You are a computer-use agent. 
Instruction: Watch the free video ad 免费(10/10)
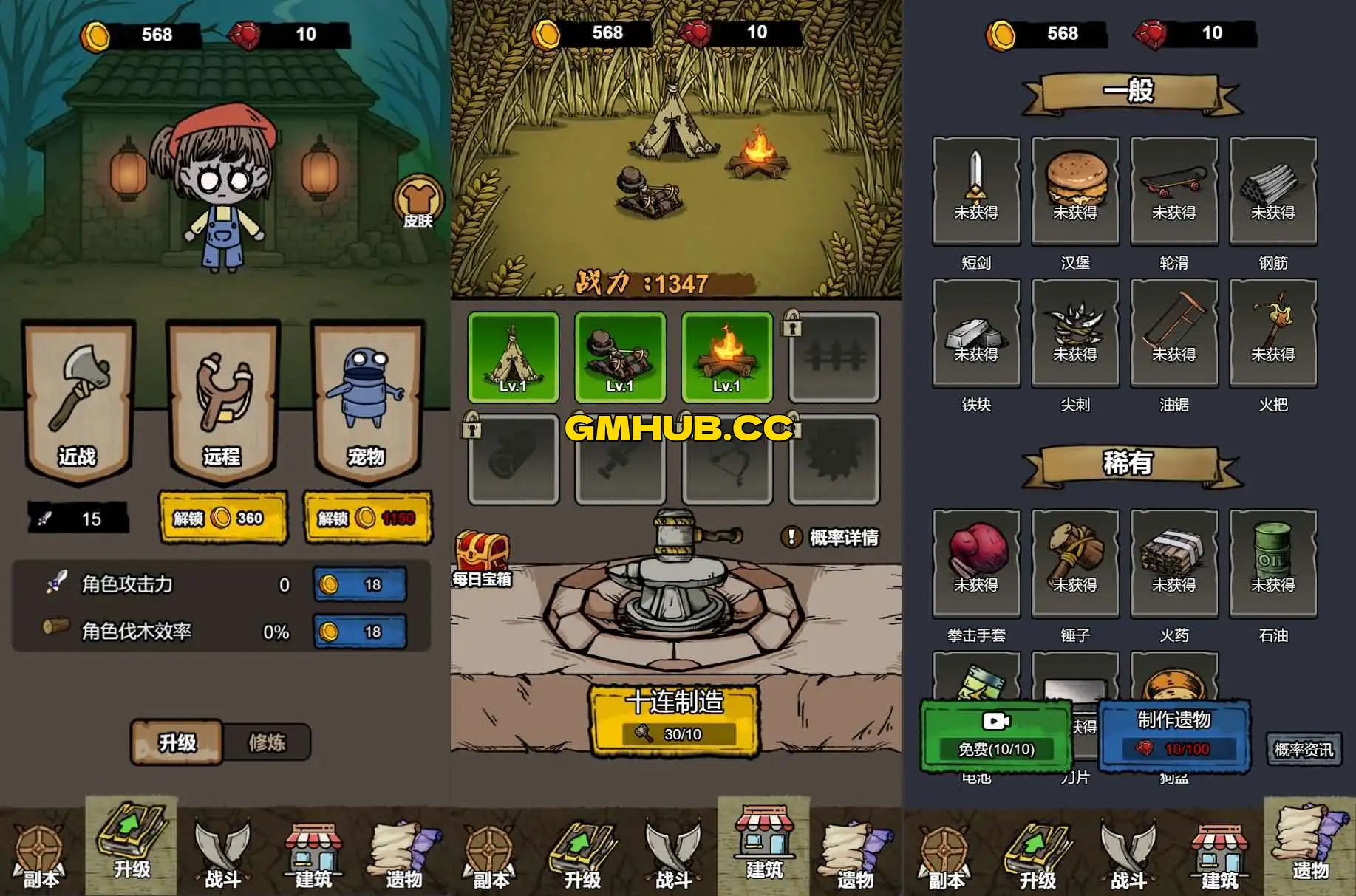click(x=996, y=736)
